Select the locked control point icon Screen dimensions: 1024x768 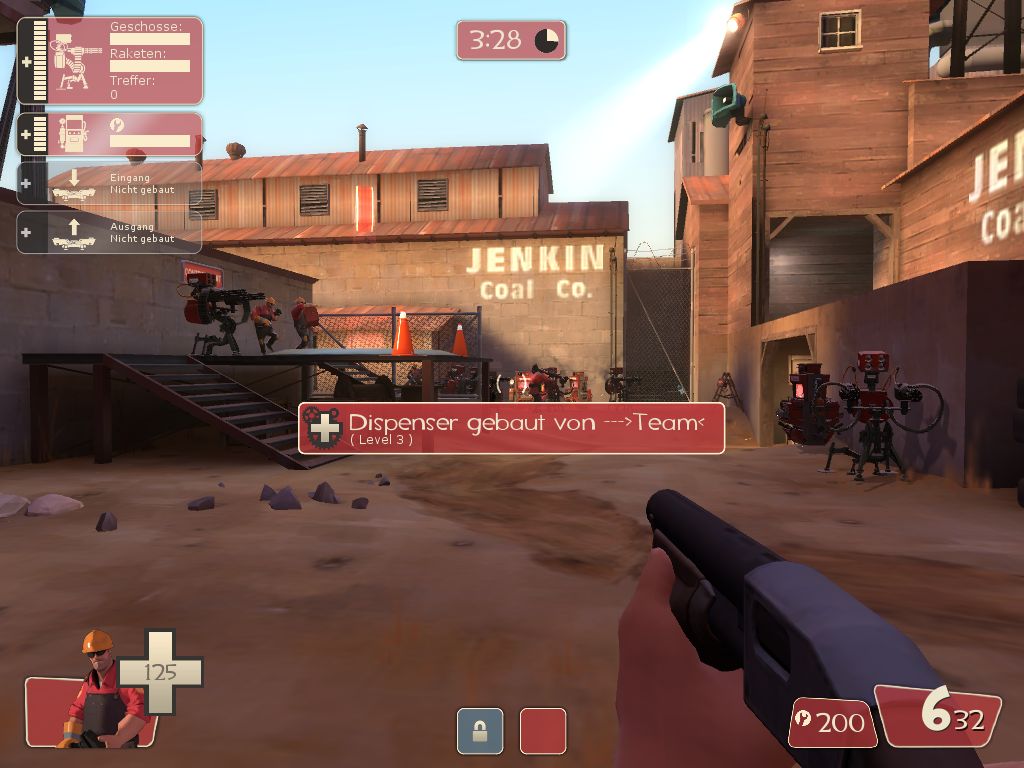pos(479,730)
